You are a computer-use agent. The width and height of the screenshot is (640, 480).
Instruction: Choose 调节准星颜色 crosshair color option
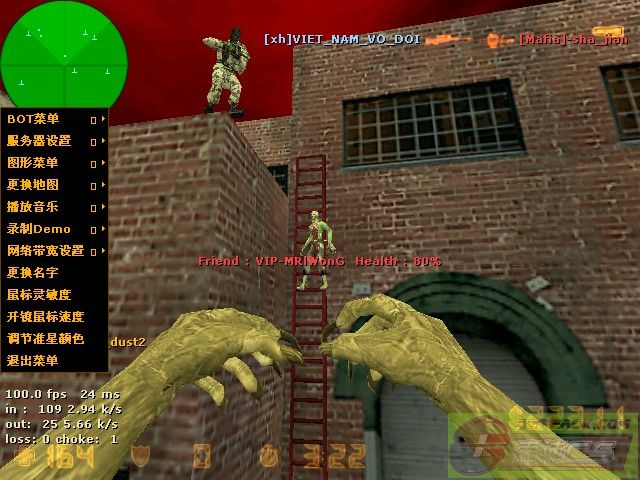(46, 339)
